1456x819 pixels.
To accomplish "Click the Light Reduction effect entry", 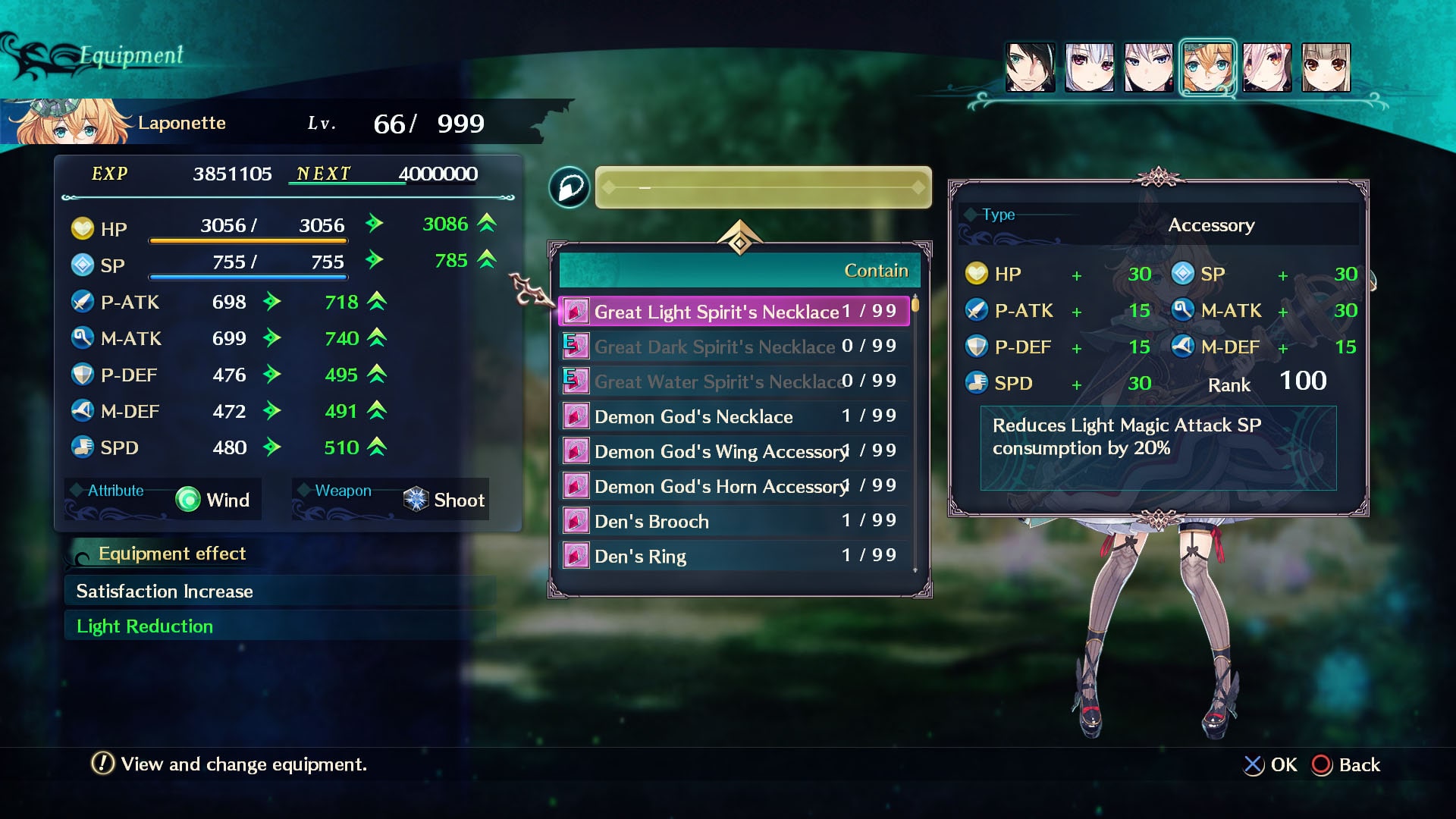I will [144, 626].
